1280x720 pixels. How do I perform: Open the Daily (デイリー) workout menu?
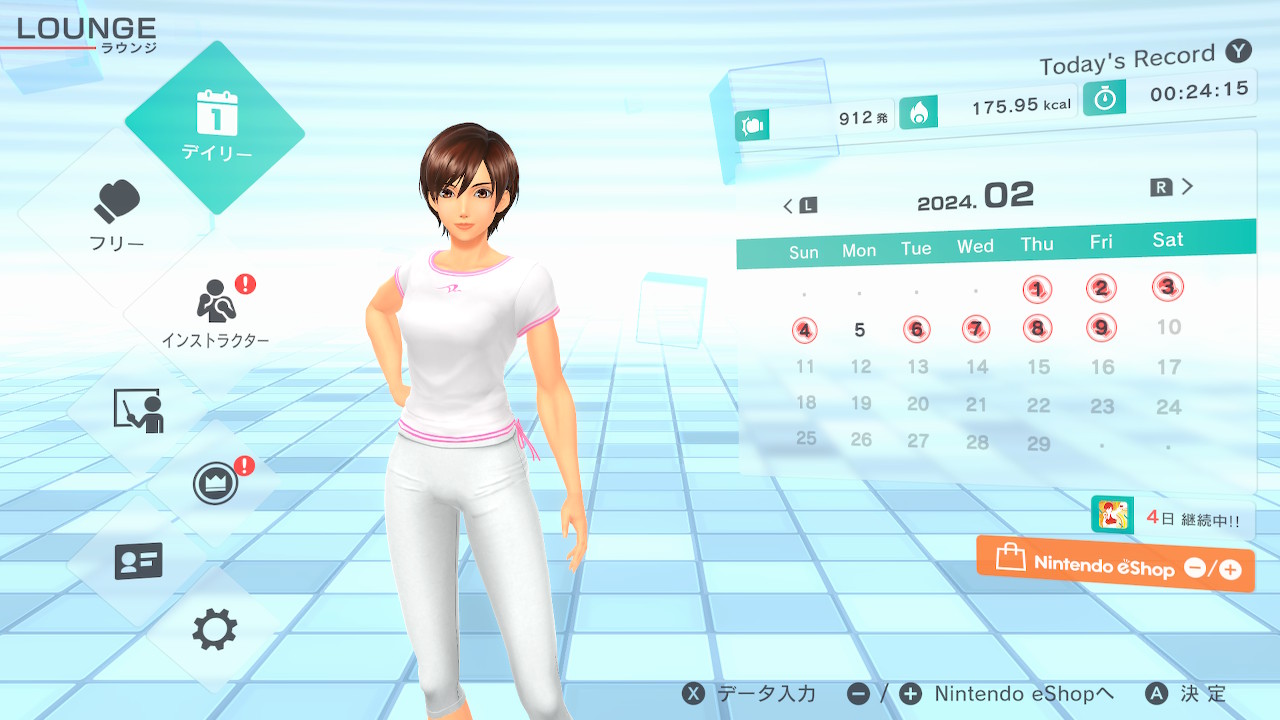tap(215, 128)
